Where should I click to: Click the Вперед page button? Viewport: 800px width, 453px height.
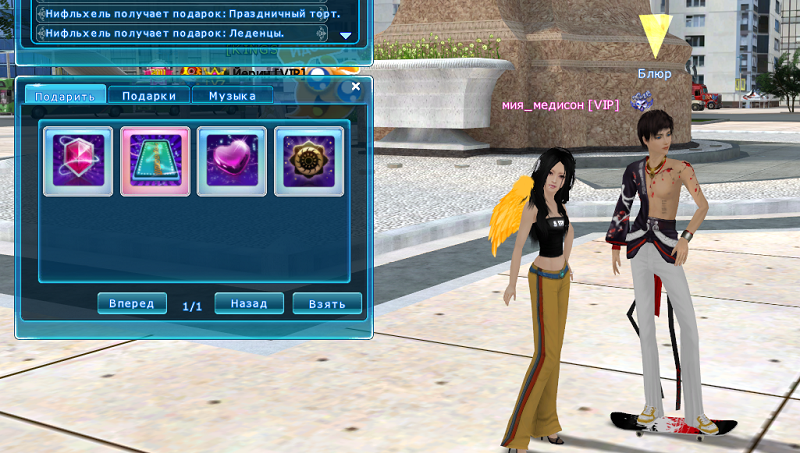coord(132,303)
